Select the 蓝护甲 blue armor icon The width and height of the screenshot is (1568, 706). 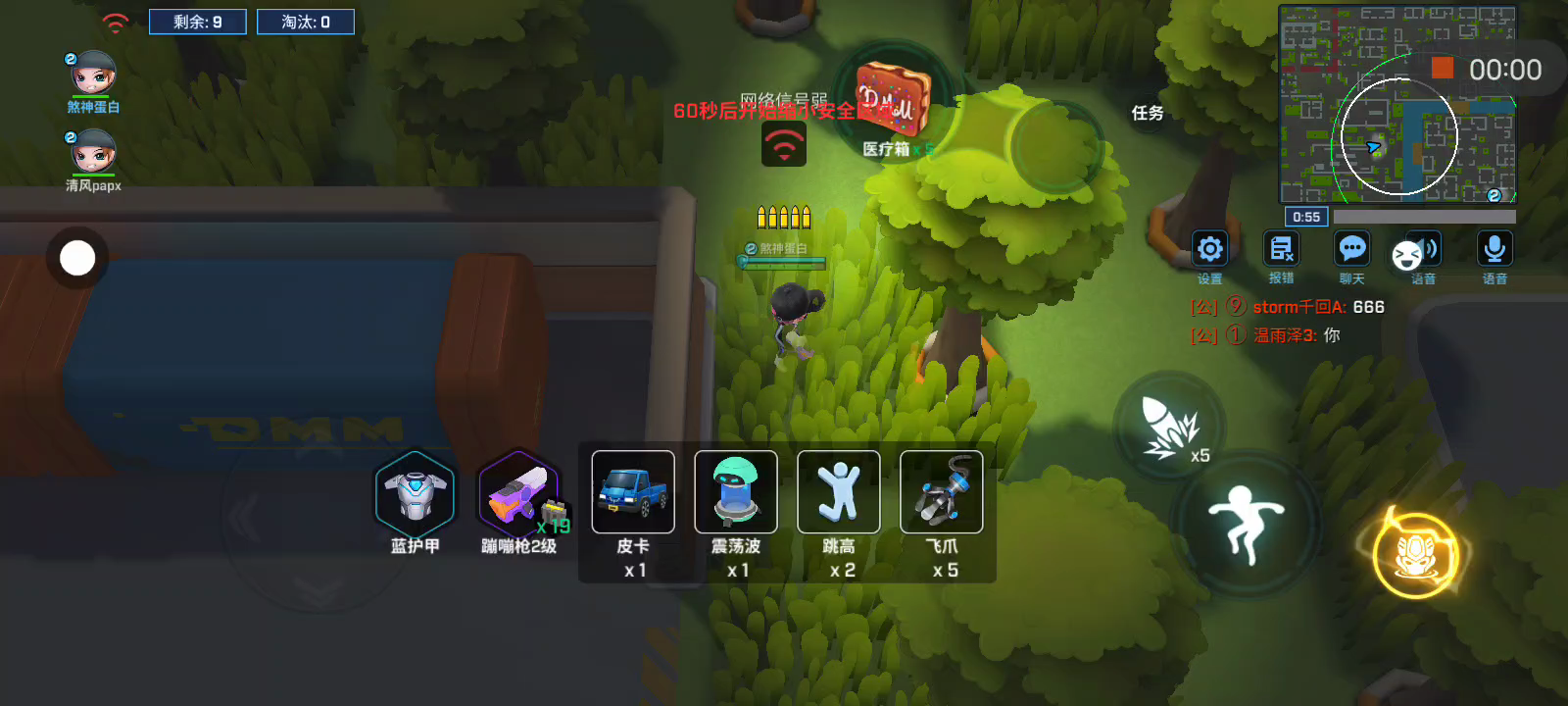pyautogui.click(x=415, y=493)
